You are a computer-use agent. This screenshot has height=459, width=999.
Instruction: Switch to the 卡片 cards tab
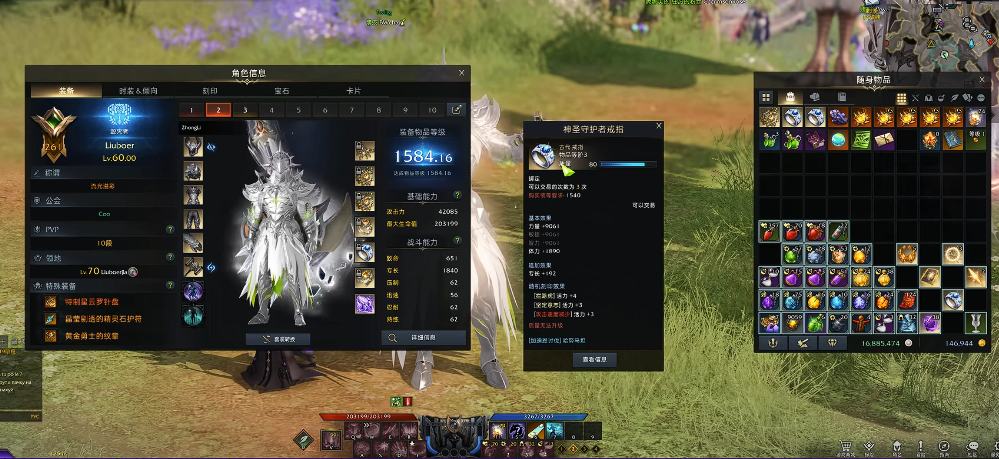tap(354, 90)
